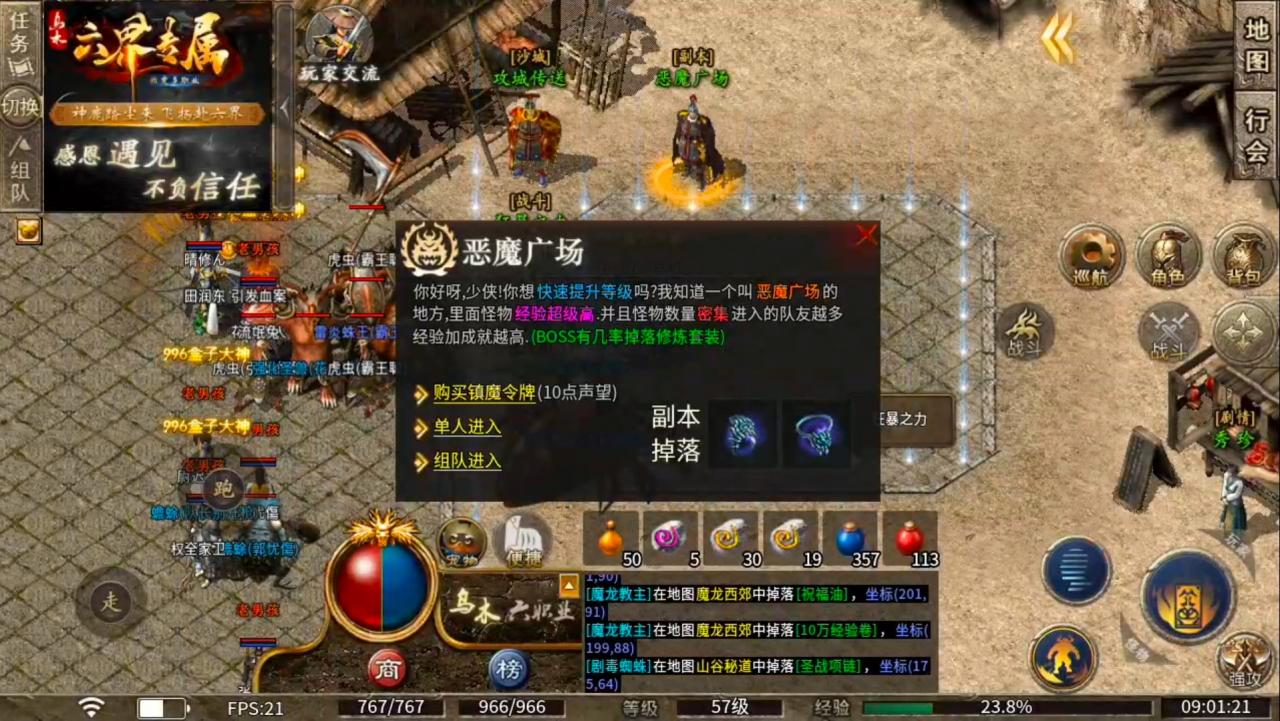Click the 单人进入 single entry link

(x=467, y=427)
